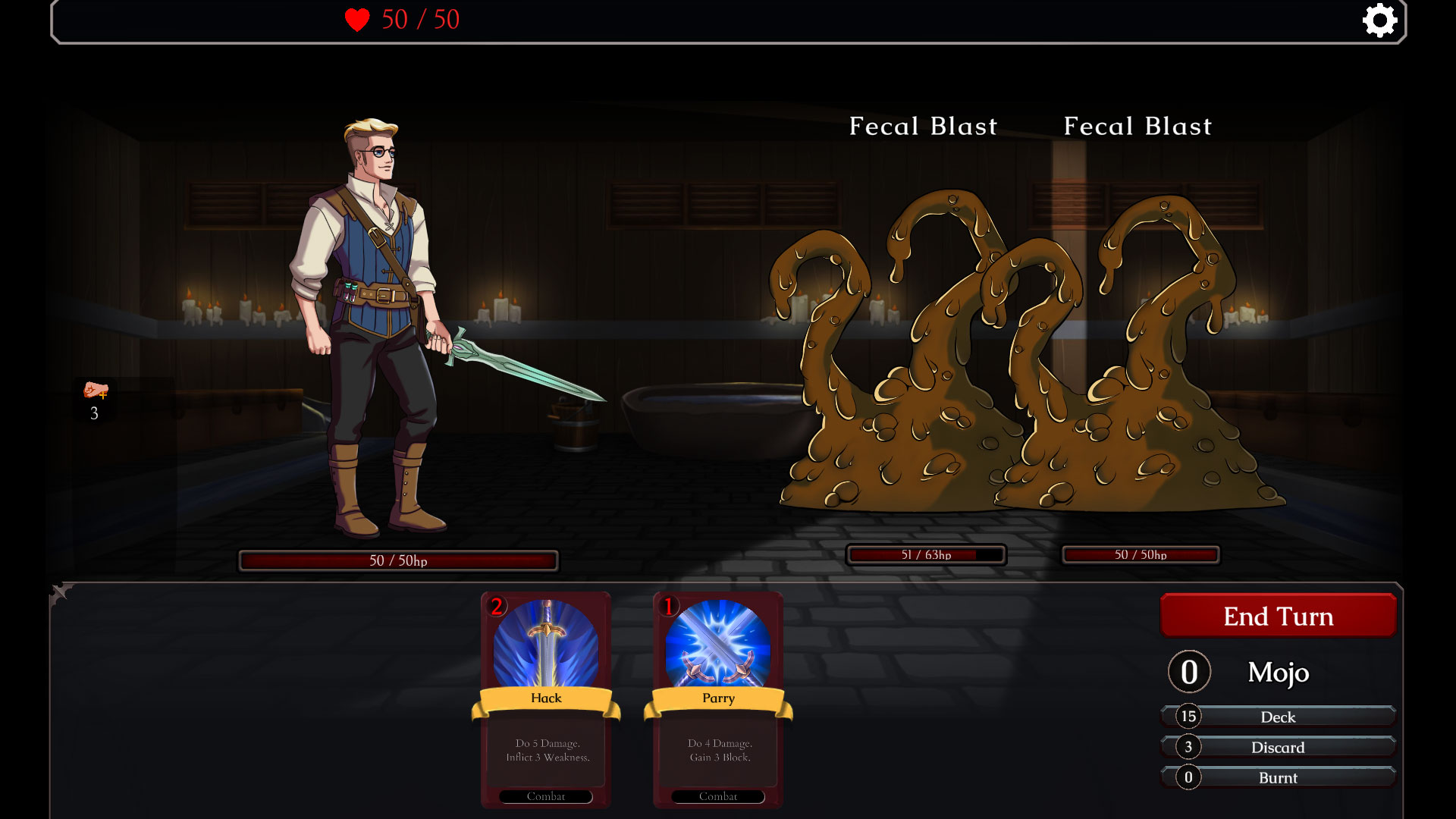Image resolution: width=1456 pixels, height=819 pixels.
Task: Inspect the flexed arm strength buff icon
Action: tap(96, 391)
